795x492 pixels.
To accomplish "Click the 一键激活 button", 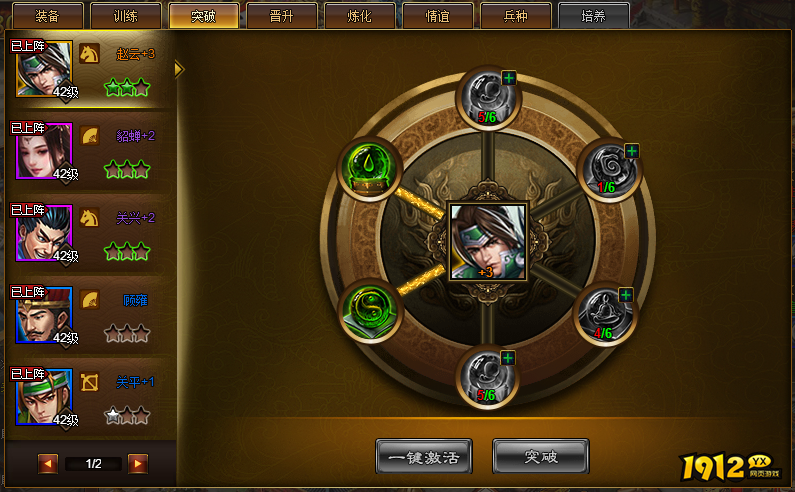I will click(x=424, y=458).
